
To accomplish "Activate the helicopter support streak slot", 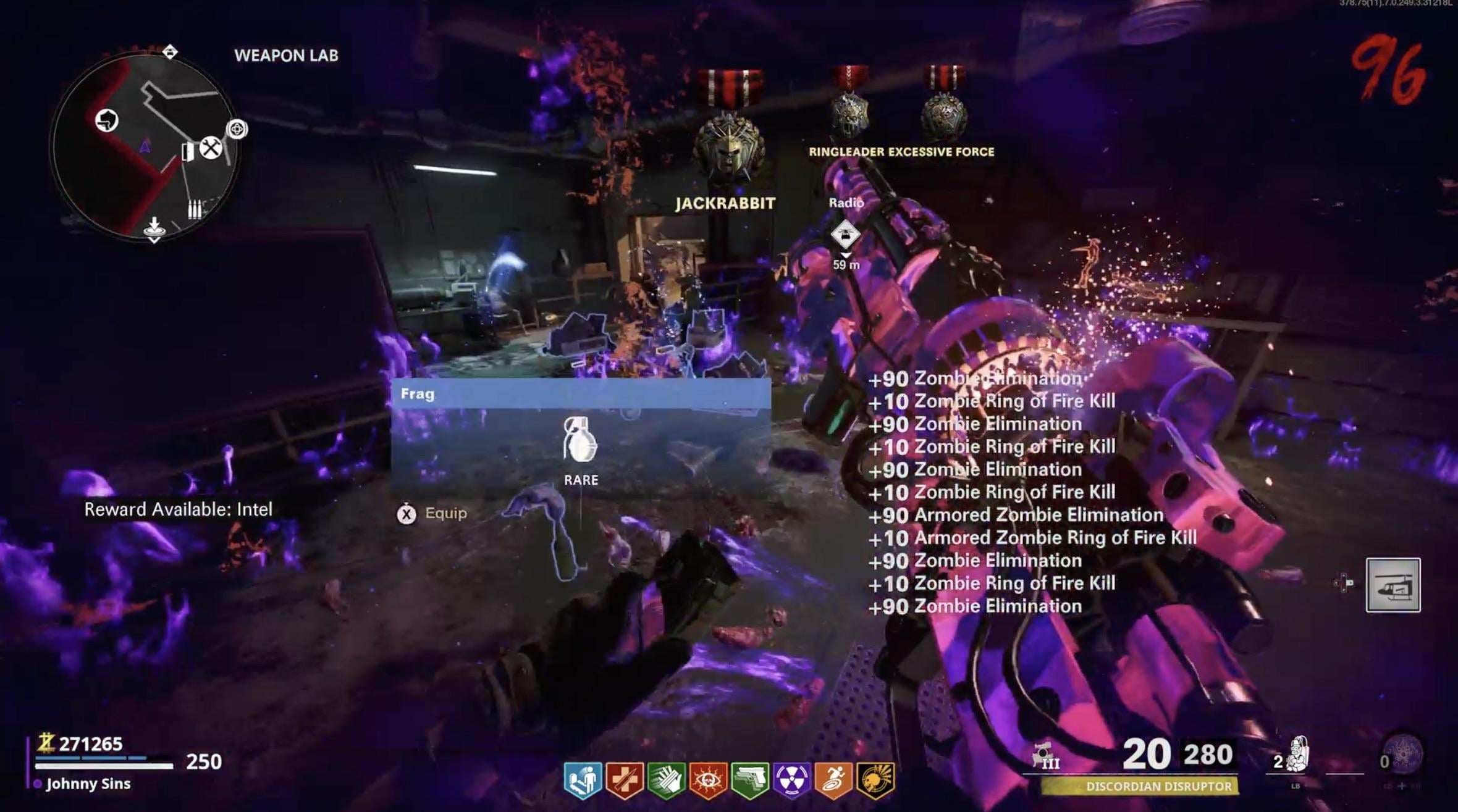I will click(1393, 585).
